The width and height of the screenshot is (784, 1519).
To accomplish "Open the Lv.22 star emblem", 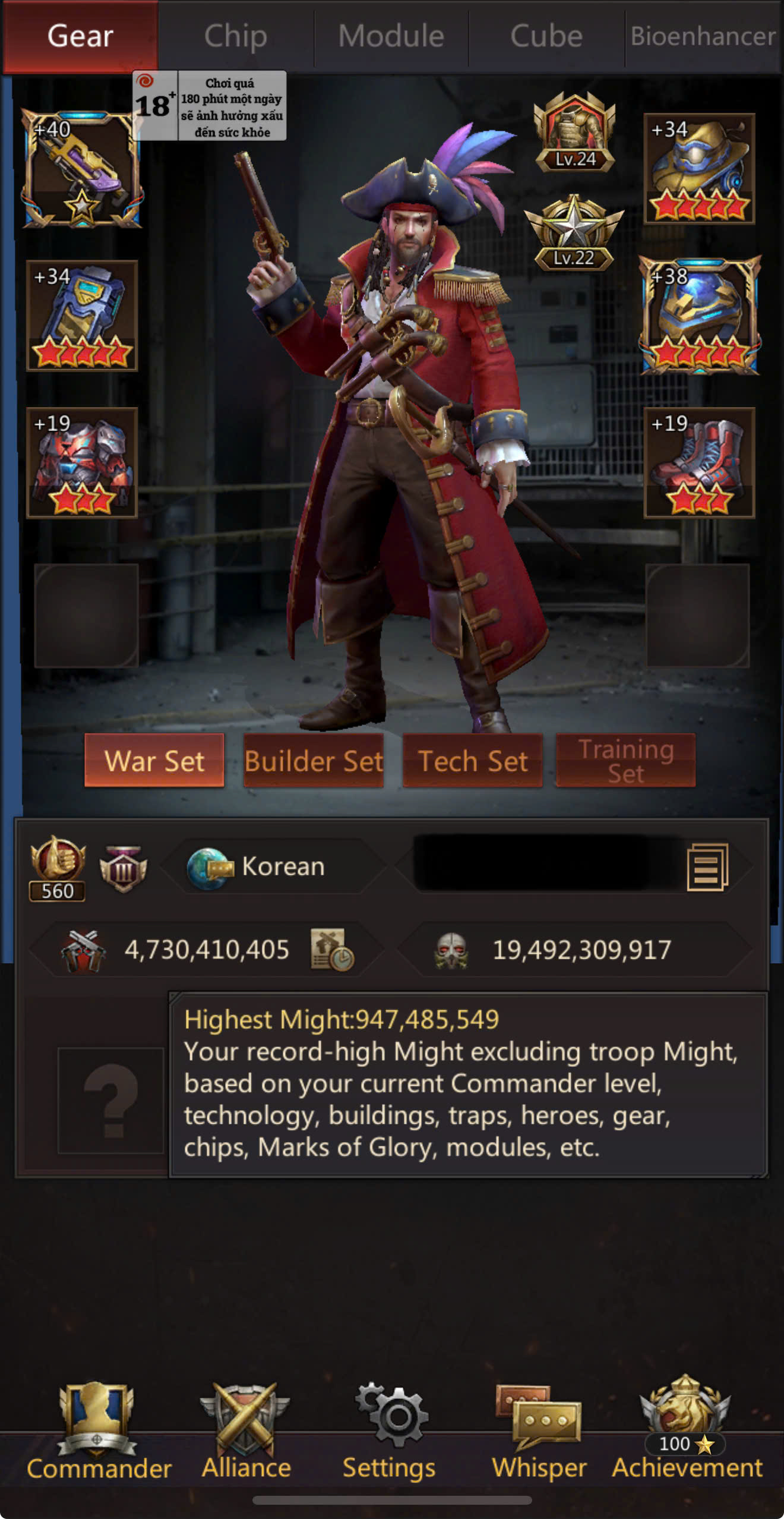I will coord(574,233).
